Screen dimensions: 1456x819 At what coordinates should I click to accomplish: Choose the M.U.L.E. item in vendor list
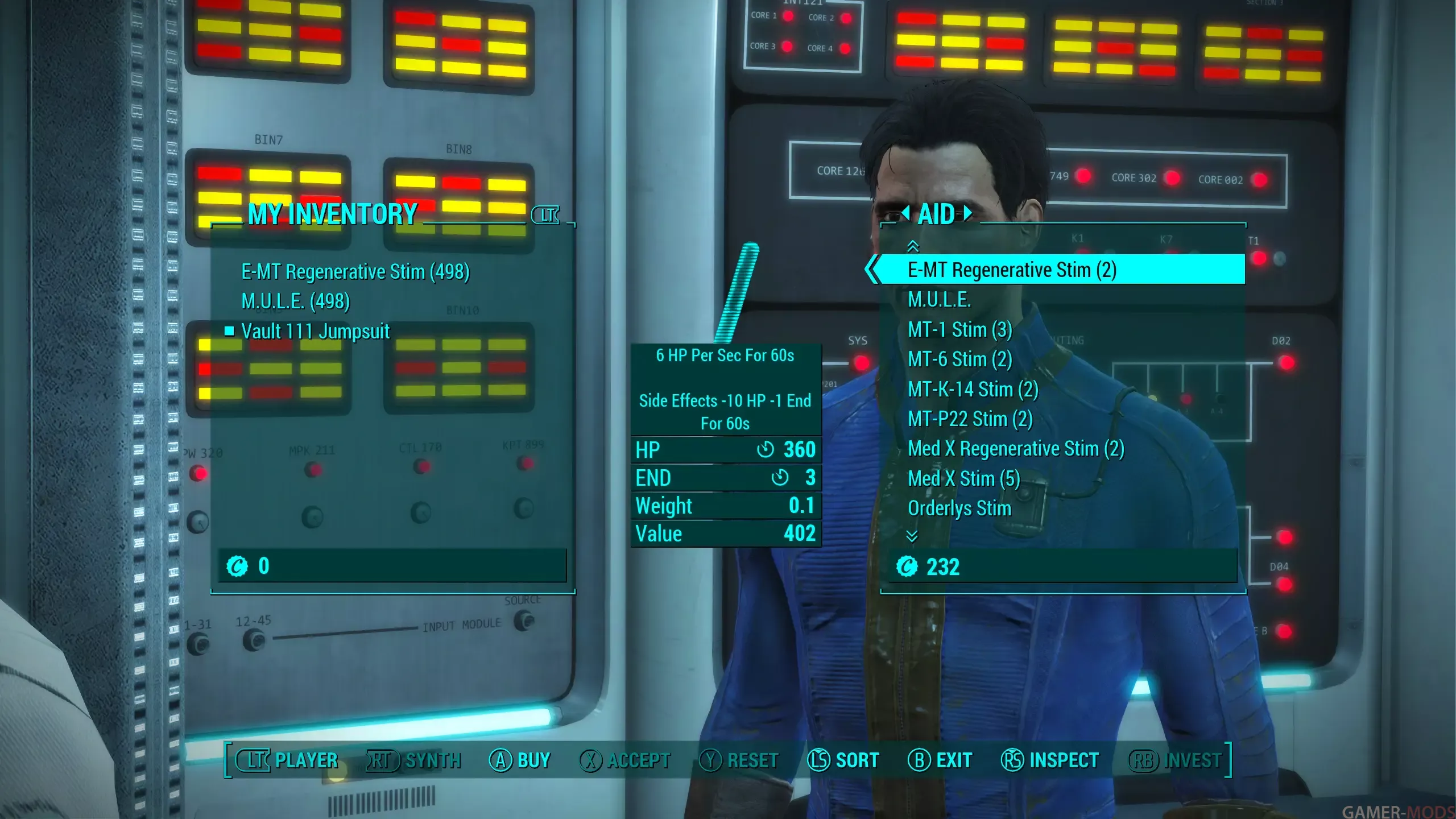[939, 300]
